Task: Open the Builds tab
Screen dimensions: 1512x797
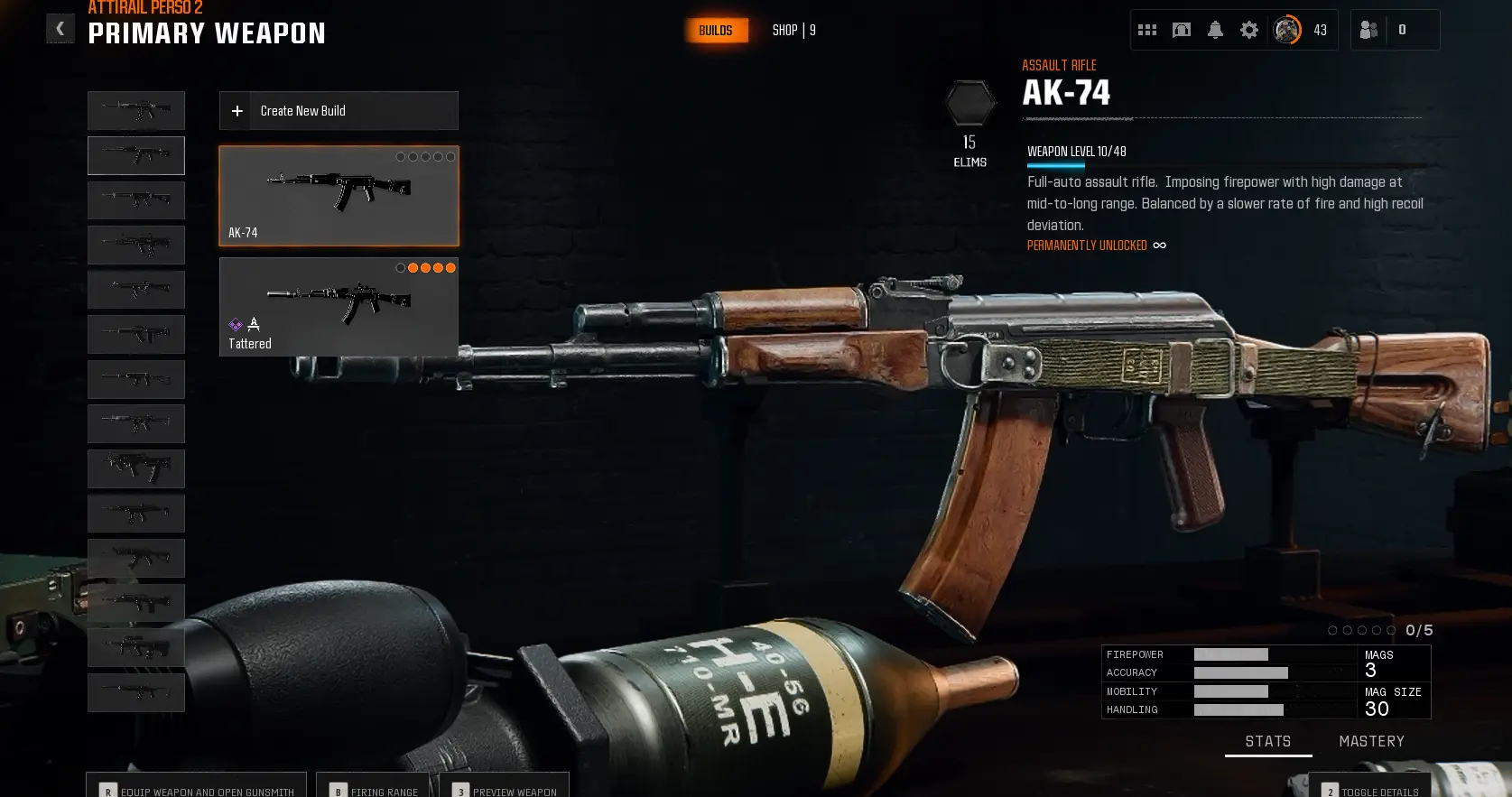Action: (x=716, y=31)
